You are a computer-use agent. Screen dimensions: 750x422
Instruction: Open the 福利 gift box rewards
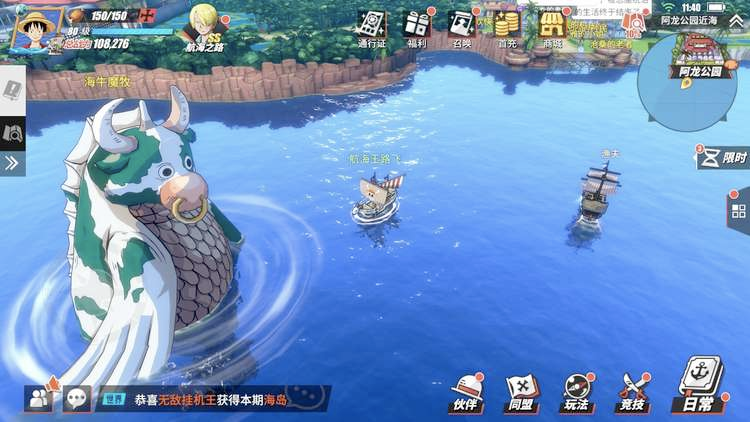coord(417,26)
